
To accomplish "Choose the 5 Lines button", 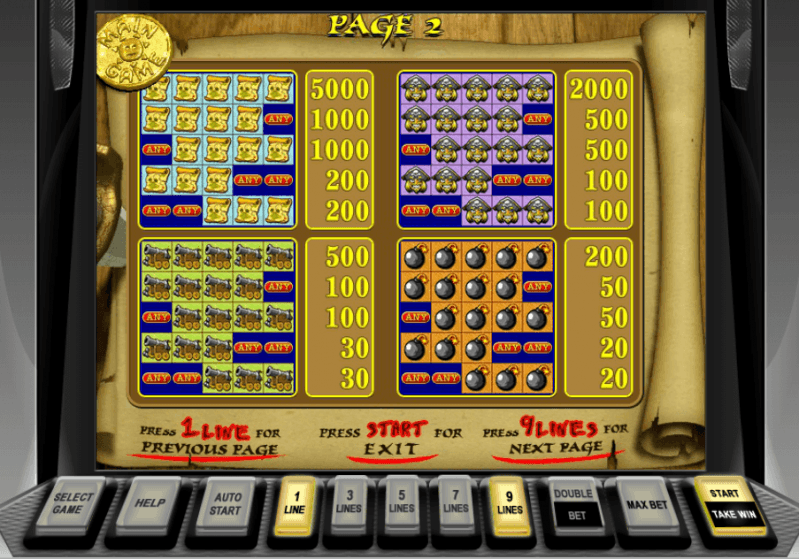I will click(402, 501).
